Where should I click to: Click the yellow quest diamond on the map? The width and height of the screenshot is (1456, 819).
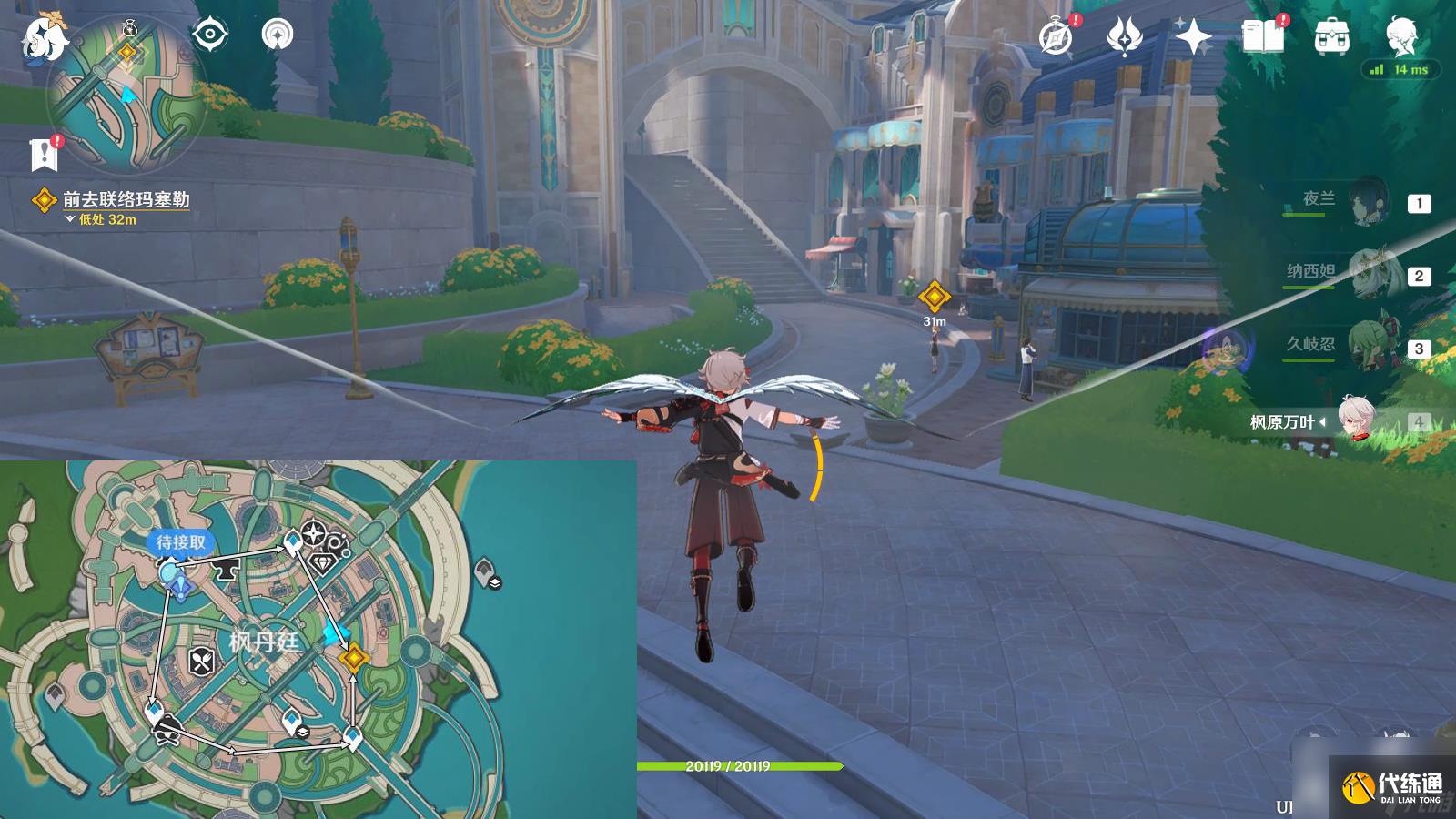click(353, 657)
